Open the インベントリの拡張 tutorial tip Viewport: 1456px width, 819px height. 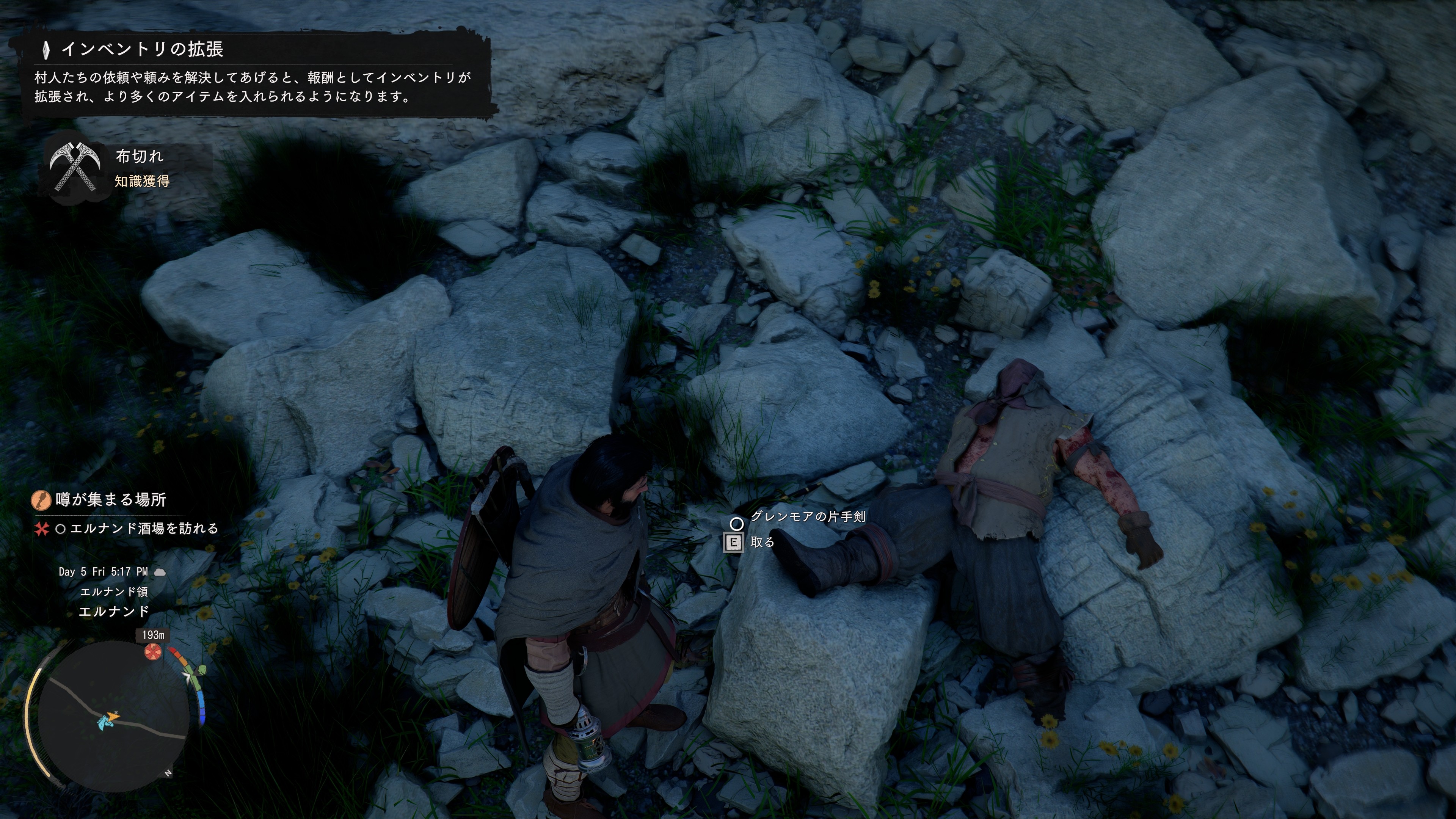pos(143,50)
